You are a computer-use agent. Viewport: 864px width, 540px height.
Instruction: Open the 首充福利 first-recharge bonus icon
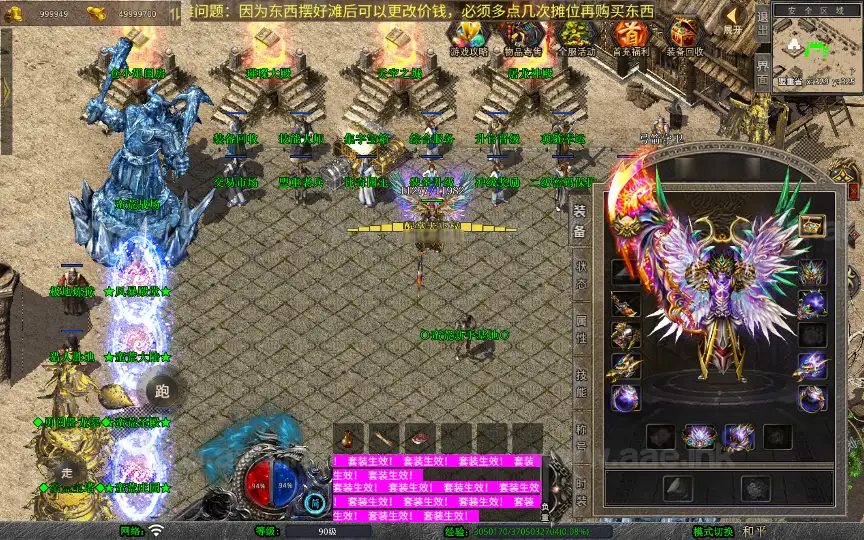tap(631, 37)
